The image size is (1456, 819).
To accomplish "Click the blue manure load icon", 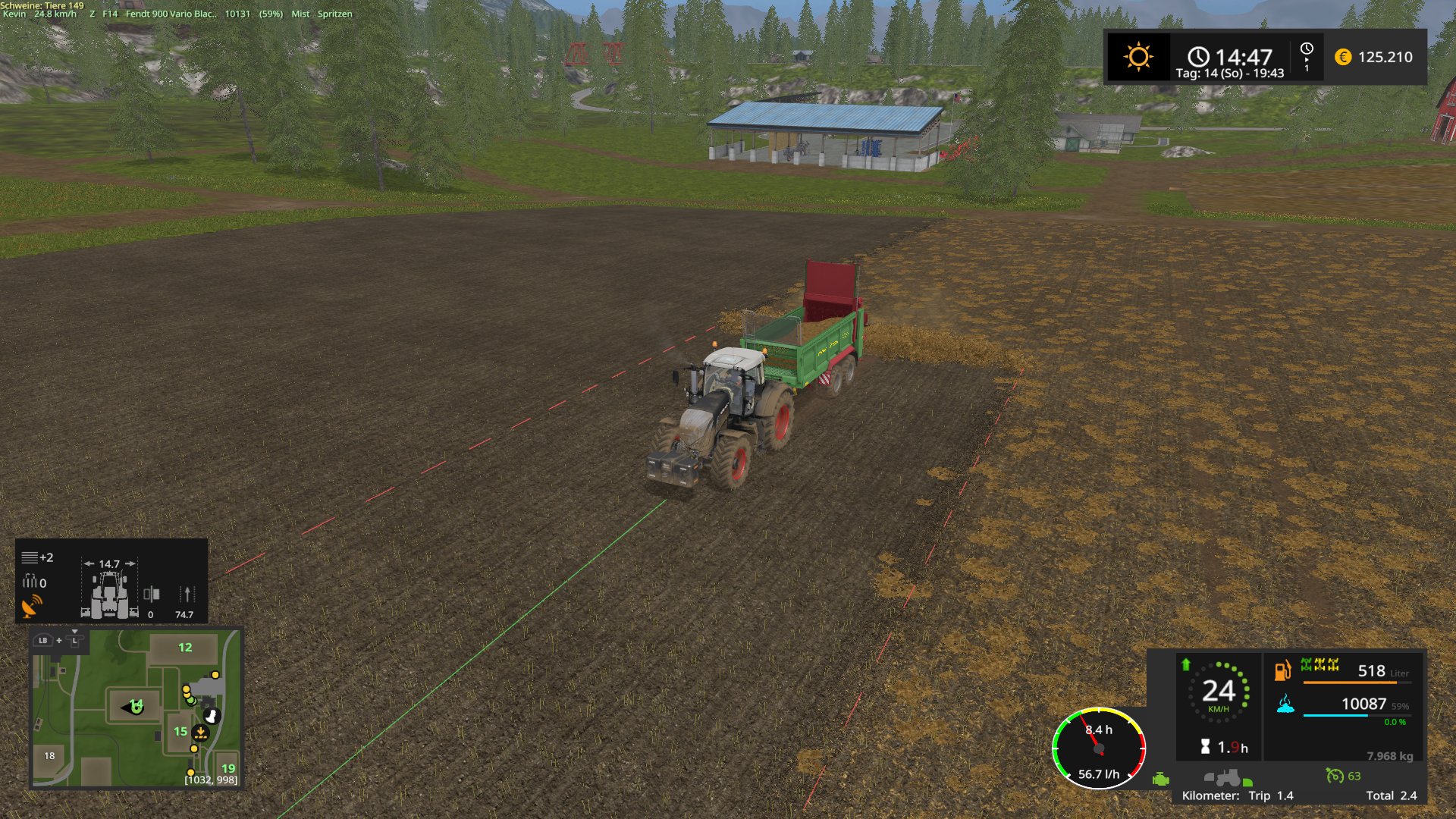I will 1285,704.
